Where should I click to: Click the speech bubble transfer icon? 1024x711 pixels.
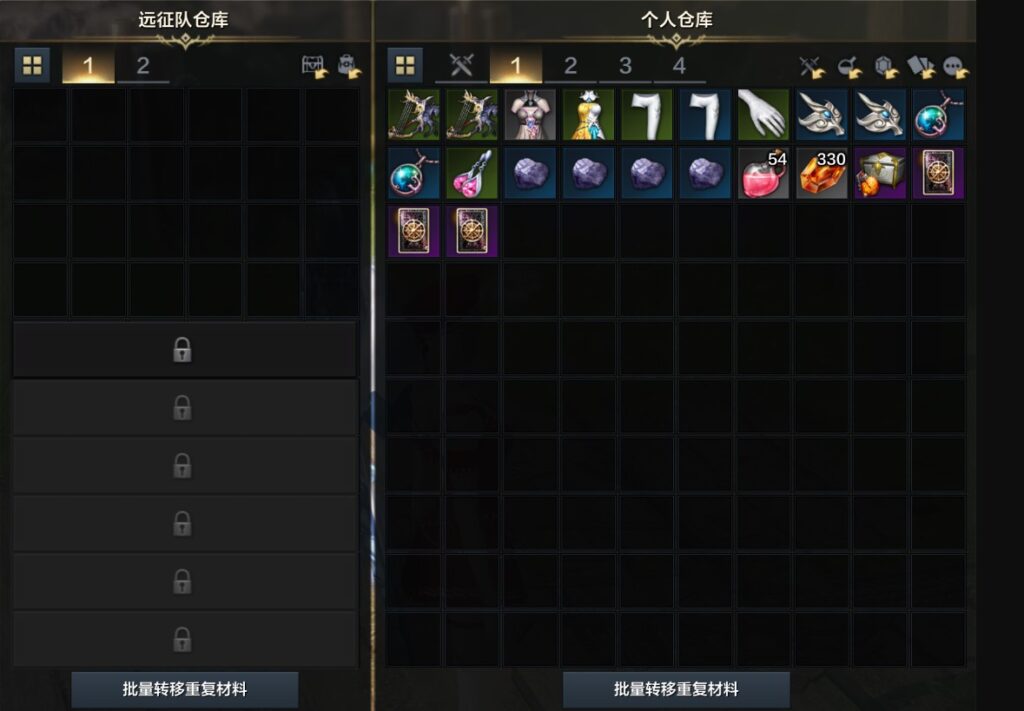tap(956, 67)
